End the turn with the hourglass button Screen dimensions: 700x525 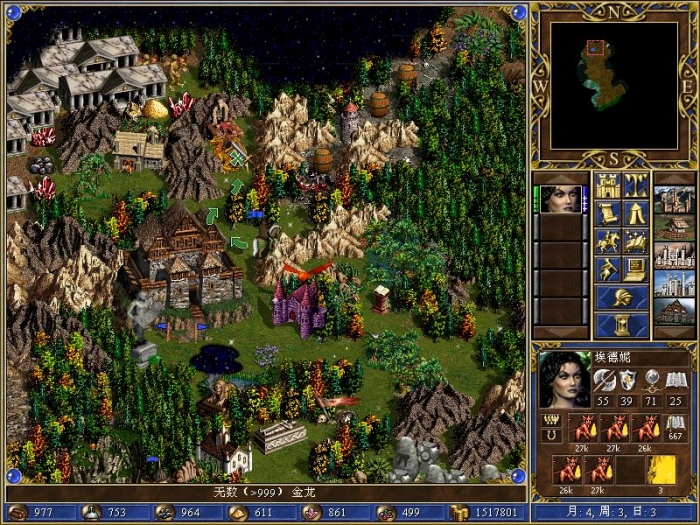click(x=622, y=326)
